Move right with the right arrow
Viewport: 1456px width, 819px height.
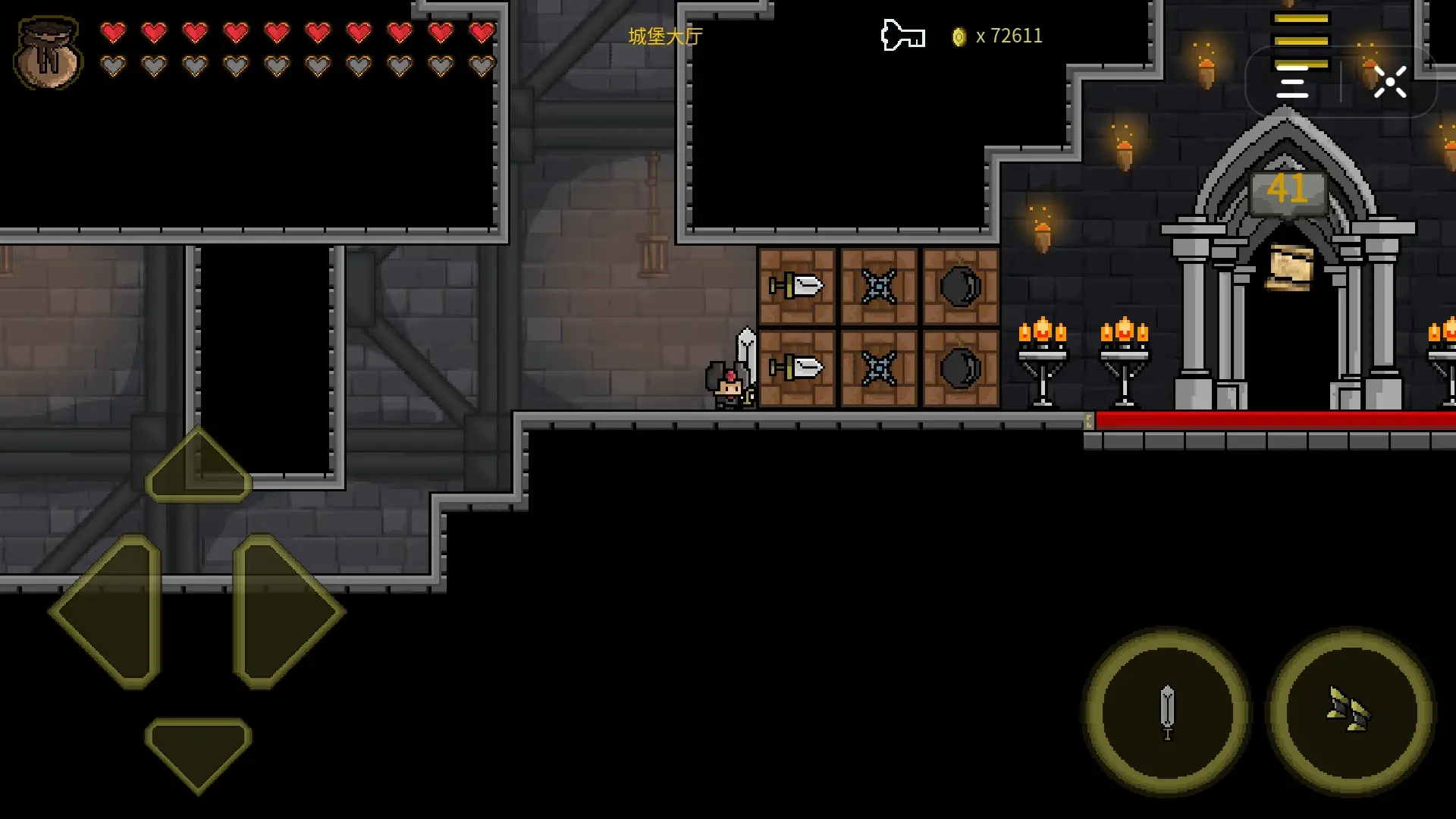pyautogui.click(x=287, y=611)
